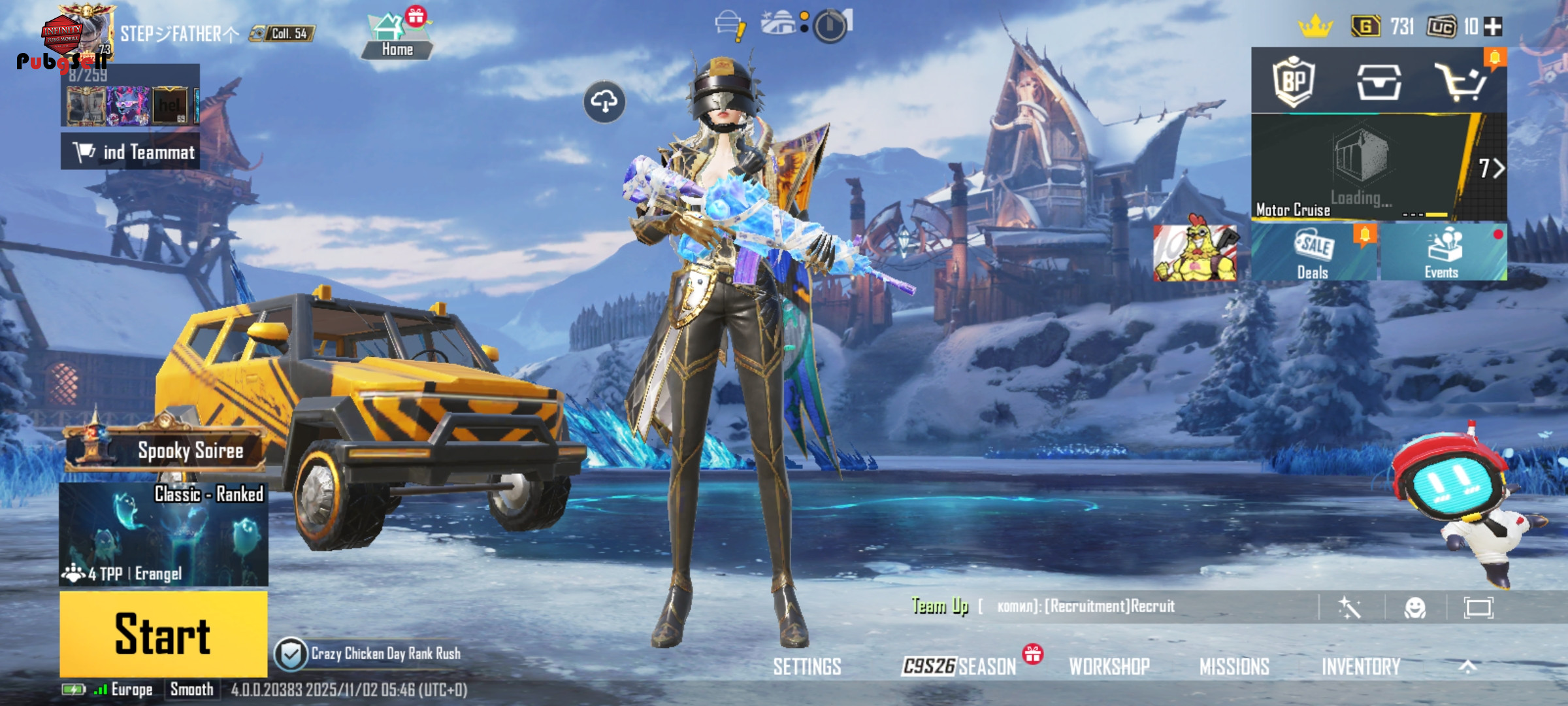The image size is (1568, 706).
Task: Open the Classic - Ranked mode selector
Action: [163, 534]
